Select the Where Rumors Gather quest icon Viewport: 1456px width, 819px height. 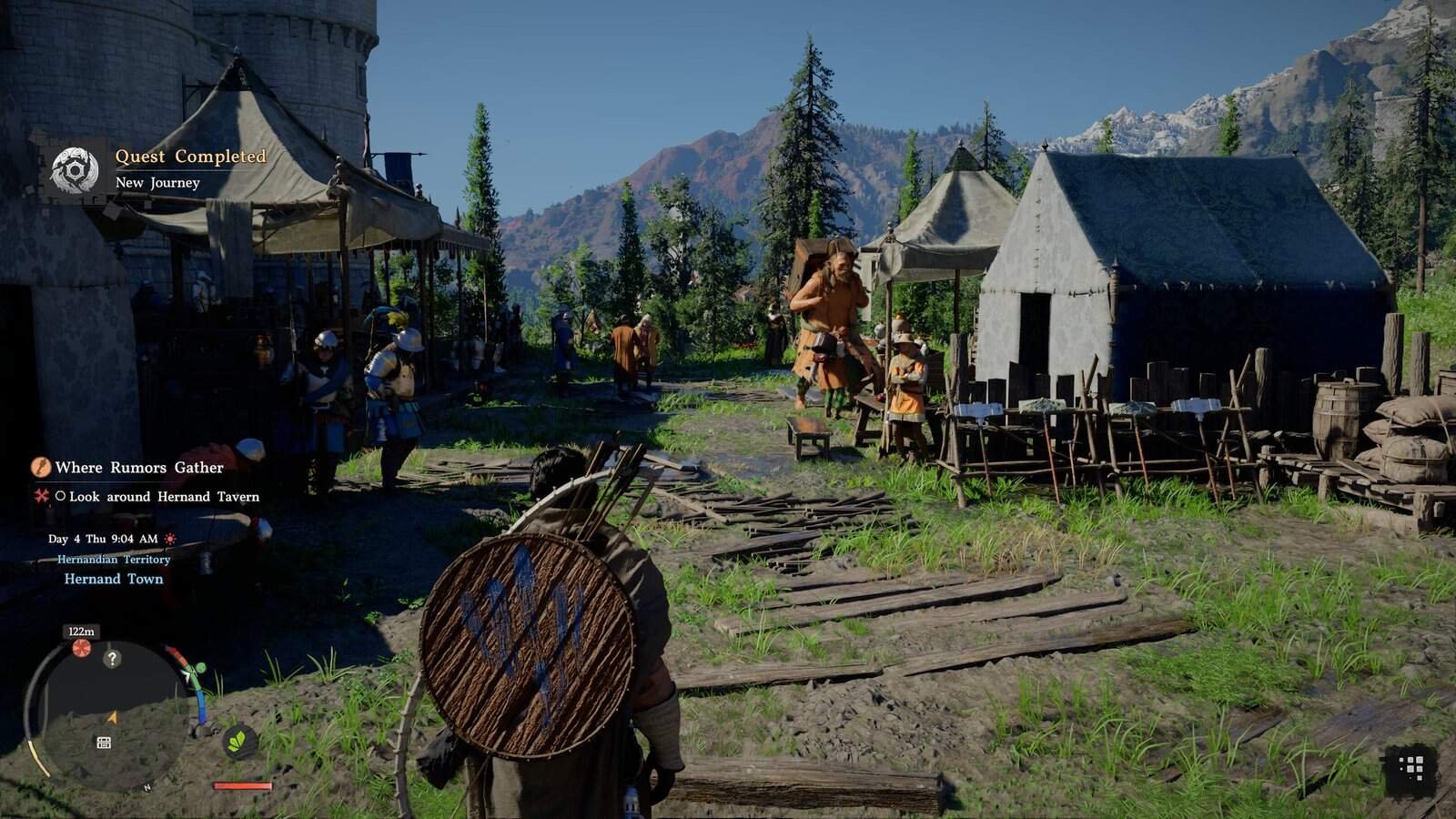tap(42, 467)
